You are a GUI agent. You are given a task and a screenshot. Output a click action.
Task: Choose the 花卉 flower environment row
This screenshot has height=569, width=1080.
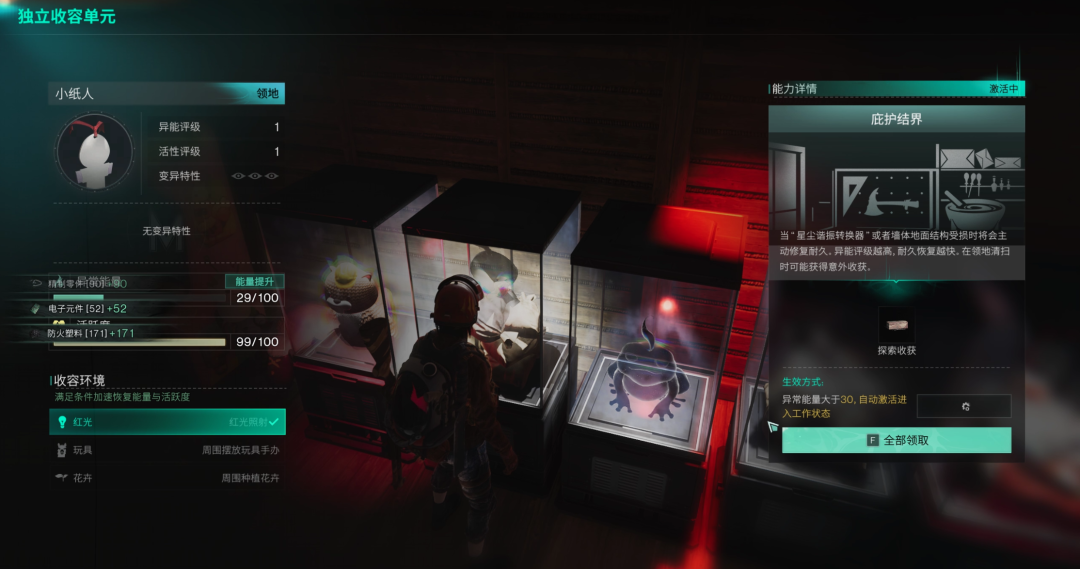(167, 478)
